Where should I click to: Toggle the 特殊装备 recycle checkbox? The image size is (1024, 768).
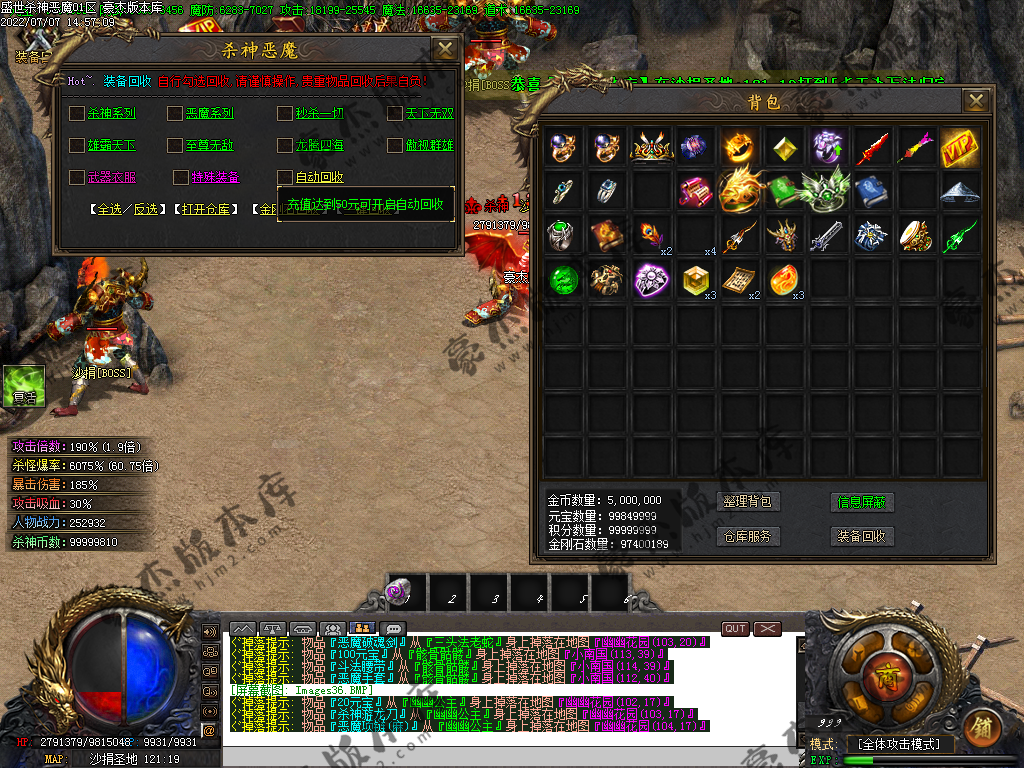pyautogui.click(x=181, y=178)
